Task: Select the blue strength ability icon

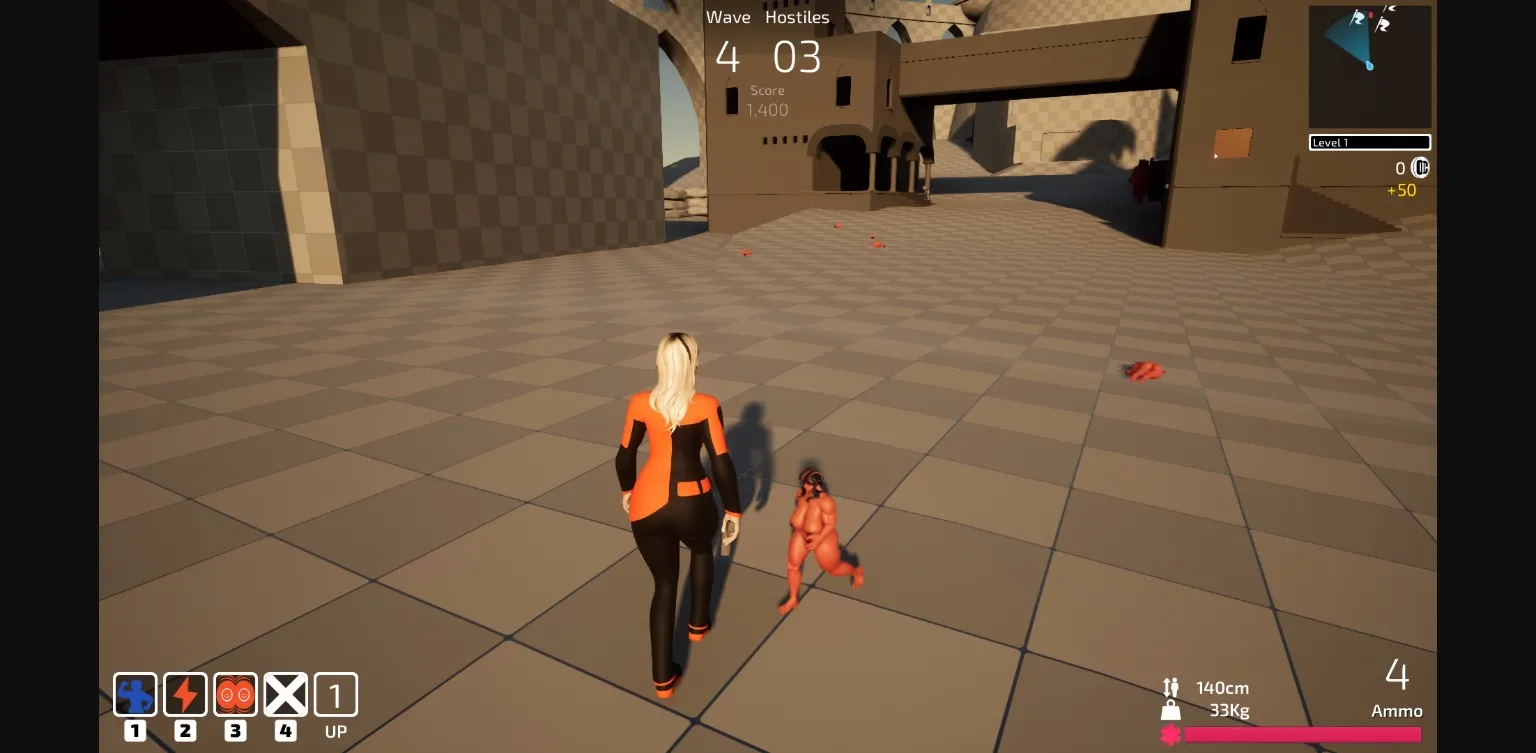Action: coord(135,694)
